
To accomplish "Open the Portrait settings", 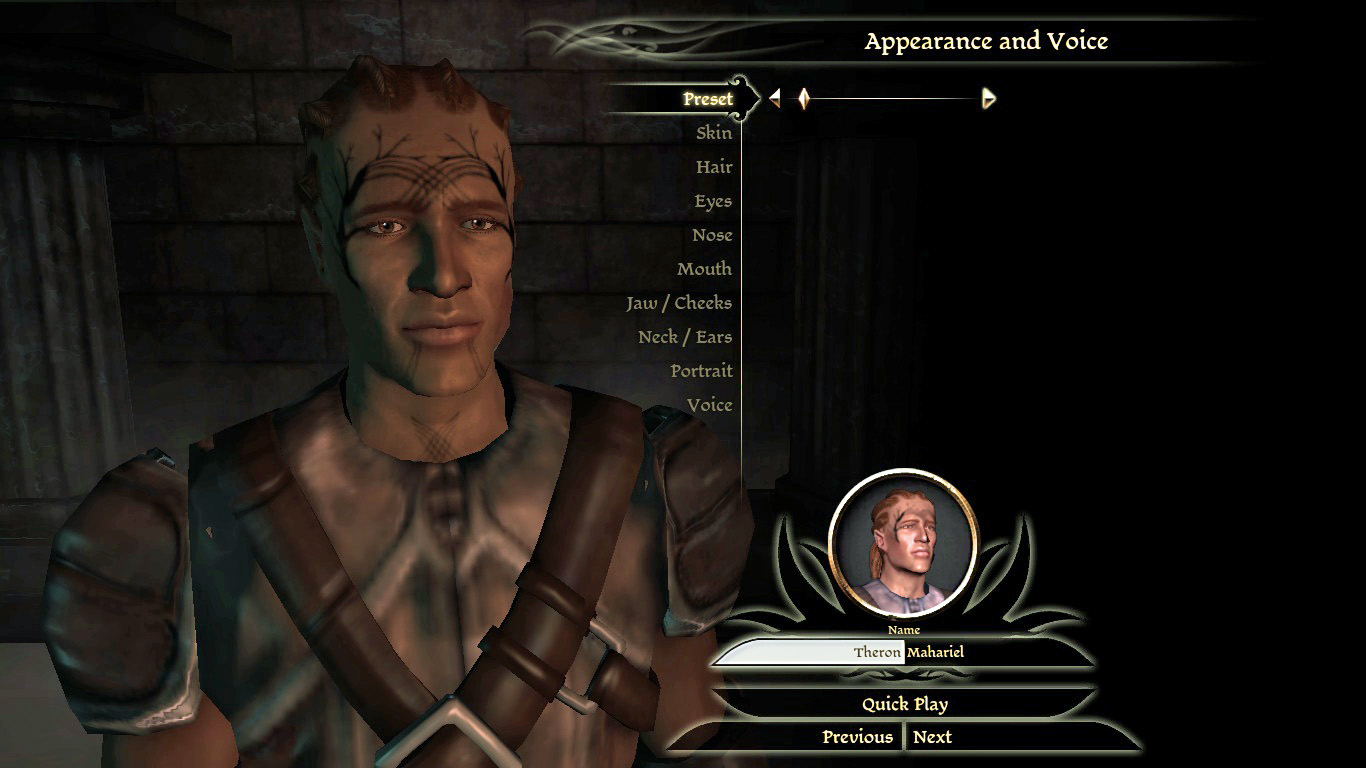I will coord(701,371).
